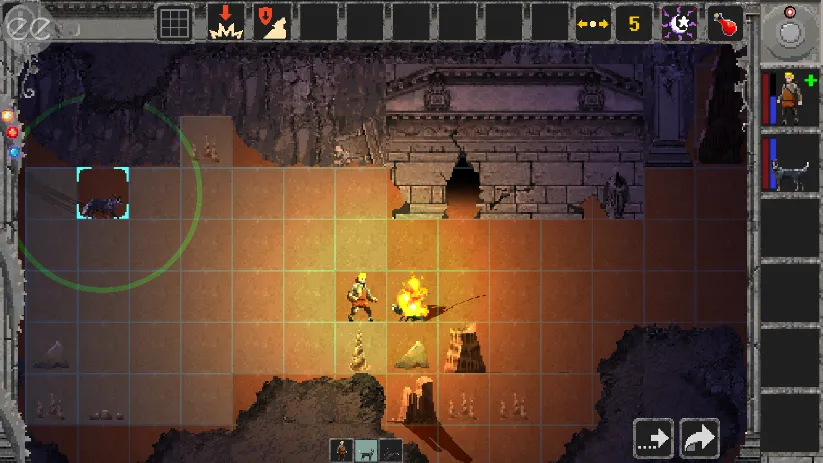Image resolution: width=823 pixels, height=463 pixels.
Task: Select the cyan-bracketed wolf tile
Action: click(x=102, y=193)
